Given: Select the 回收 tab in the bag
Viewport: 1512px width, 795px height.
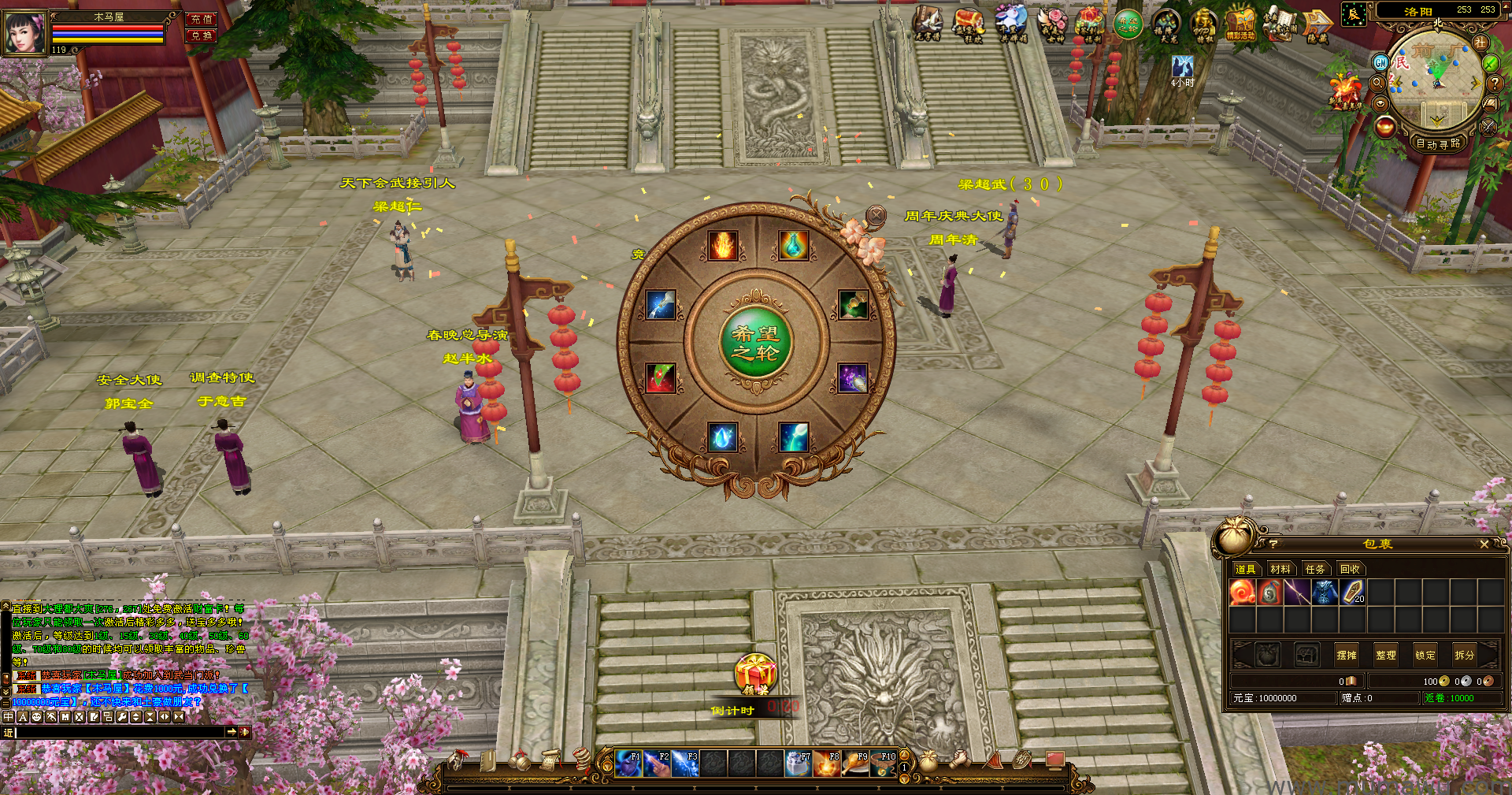Looking at the screenshot, I should pos(1350,569).
